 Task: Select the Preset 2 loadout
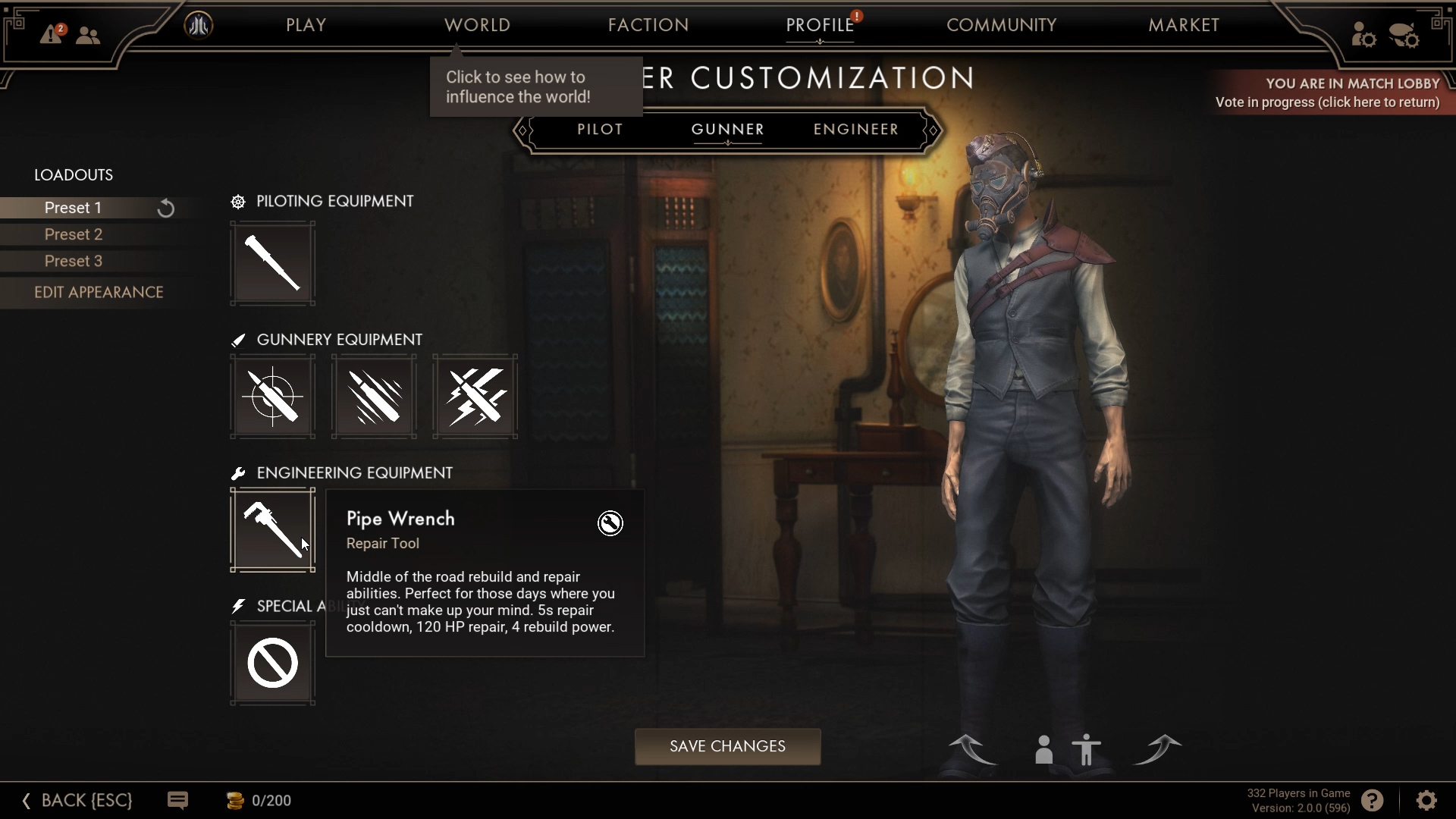click(x=74, y=234)
